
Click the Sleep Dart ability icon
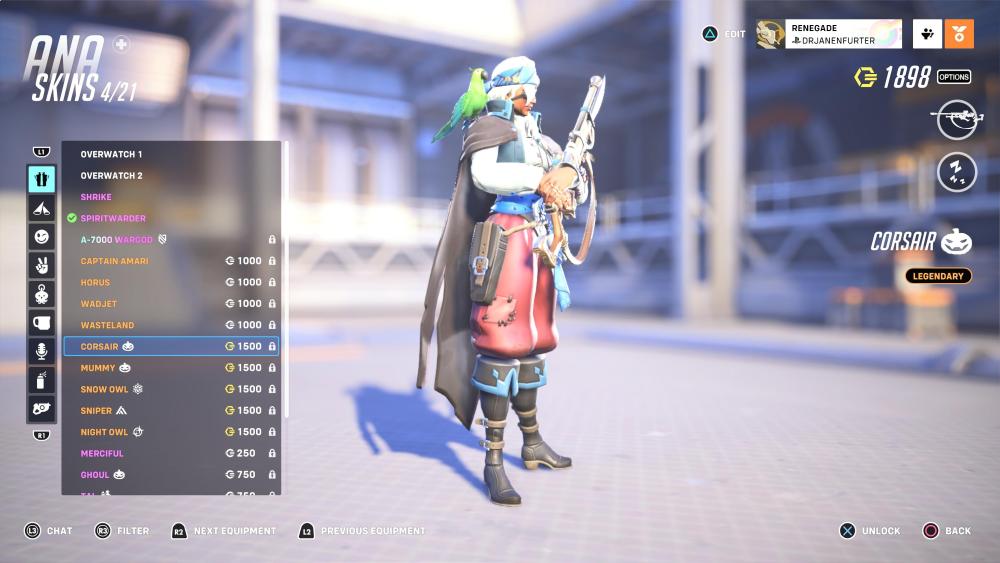coord(956,172)
